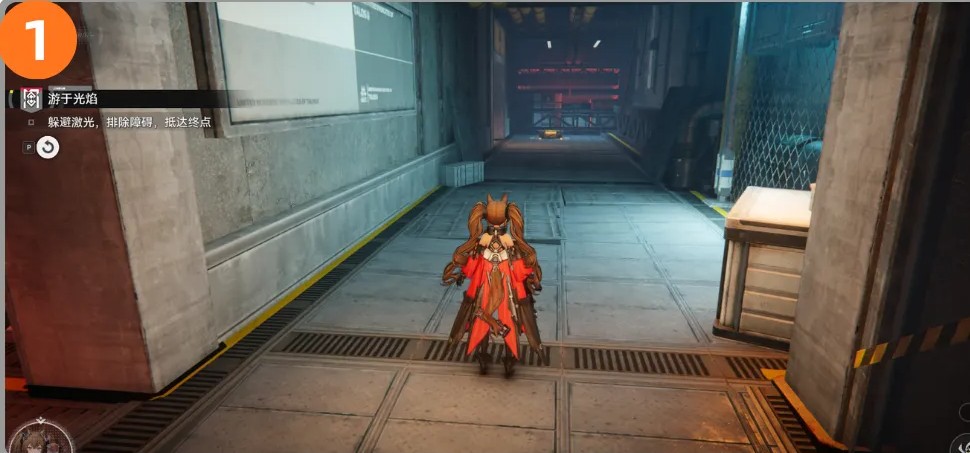Click the circular restart arrow button
The width and height of the screenshot is (970, 453).
tap(48, 147)
